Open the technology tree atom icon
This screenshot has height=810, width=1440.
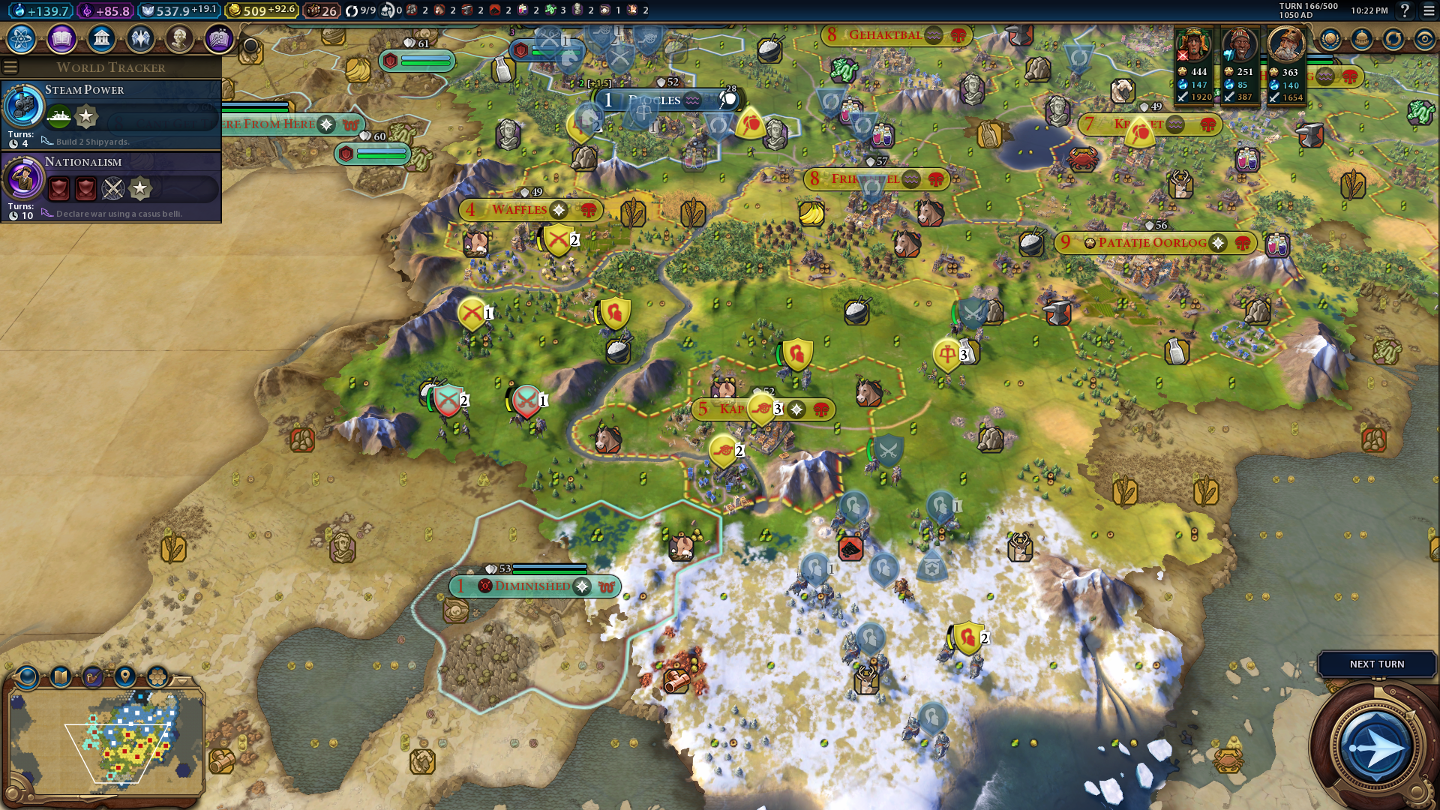click(x=22, y=39)
